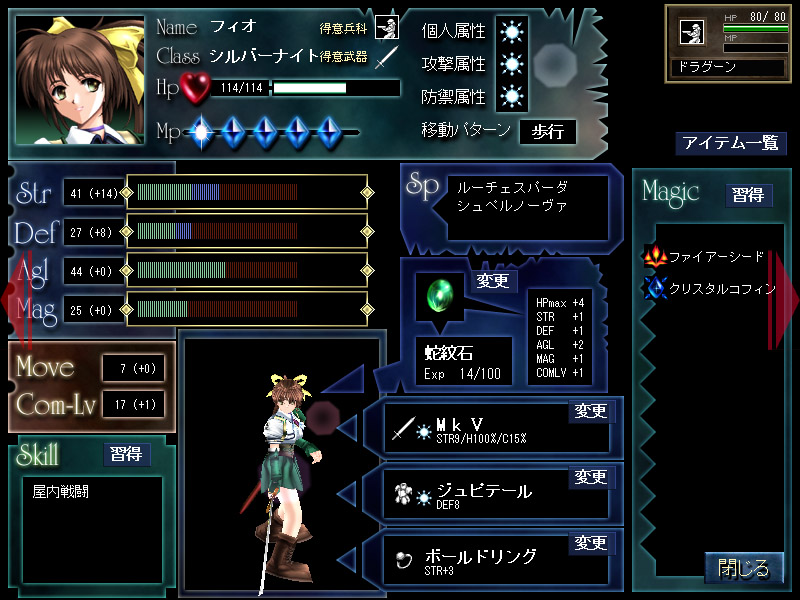Select the ファイアーシード spell
The height and width of the screenshot is (600, 800).
pyautogui.click(x=707, y=257)
